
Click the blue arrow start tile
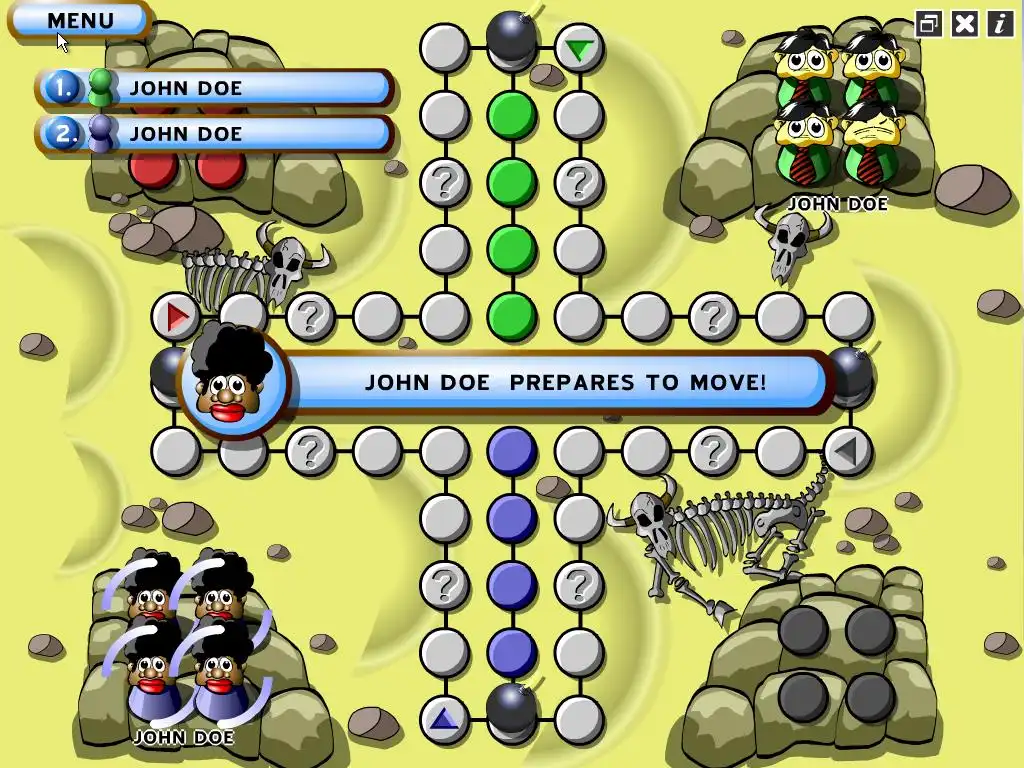click(444, 718)
